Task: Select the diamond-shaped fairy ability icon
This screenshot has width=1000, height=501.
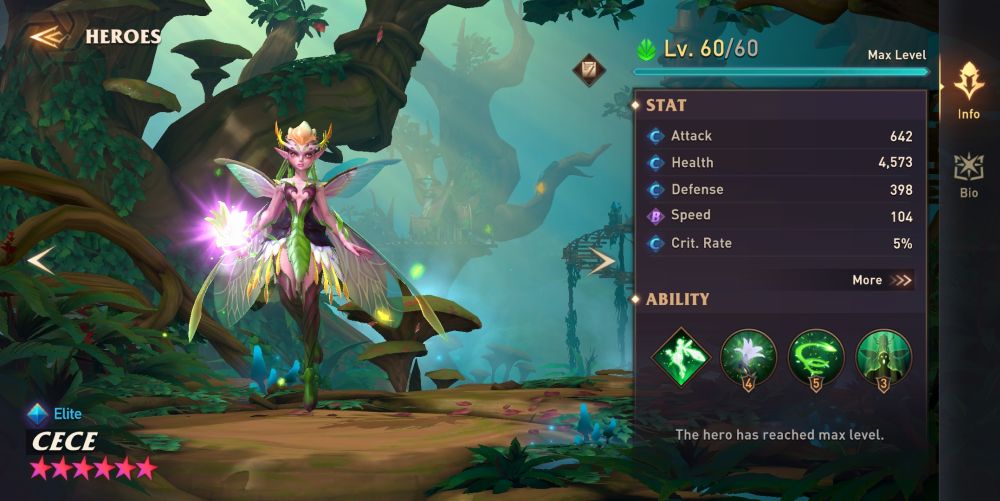Action: 681,357
